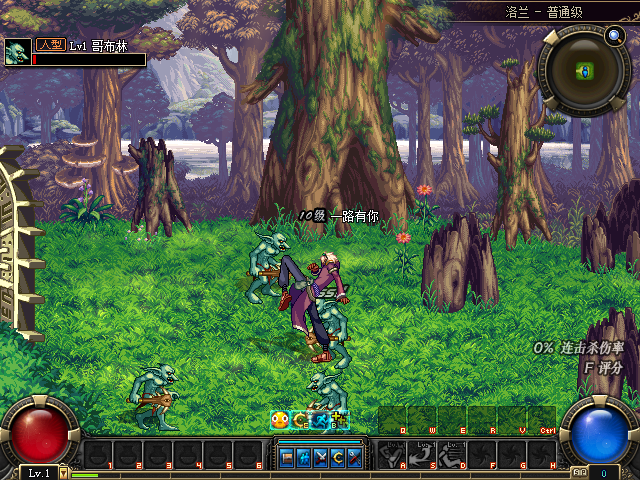Click the orange smiley face buff icon
This screenshot has height=480, width=640.
click(280, 421)
